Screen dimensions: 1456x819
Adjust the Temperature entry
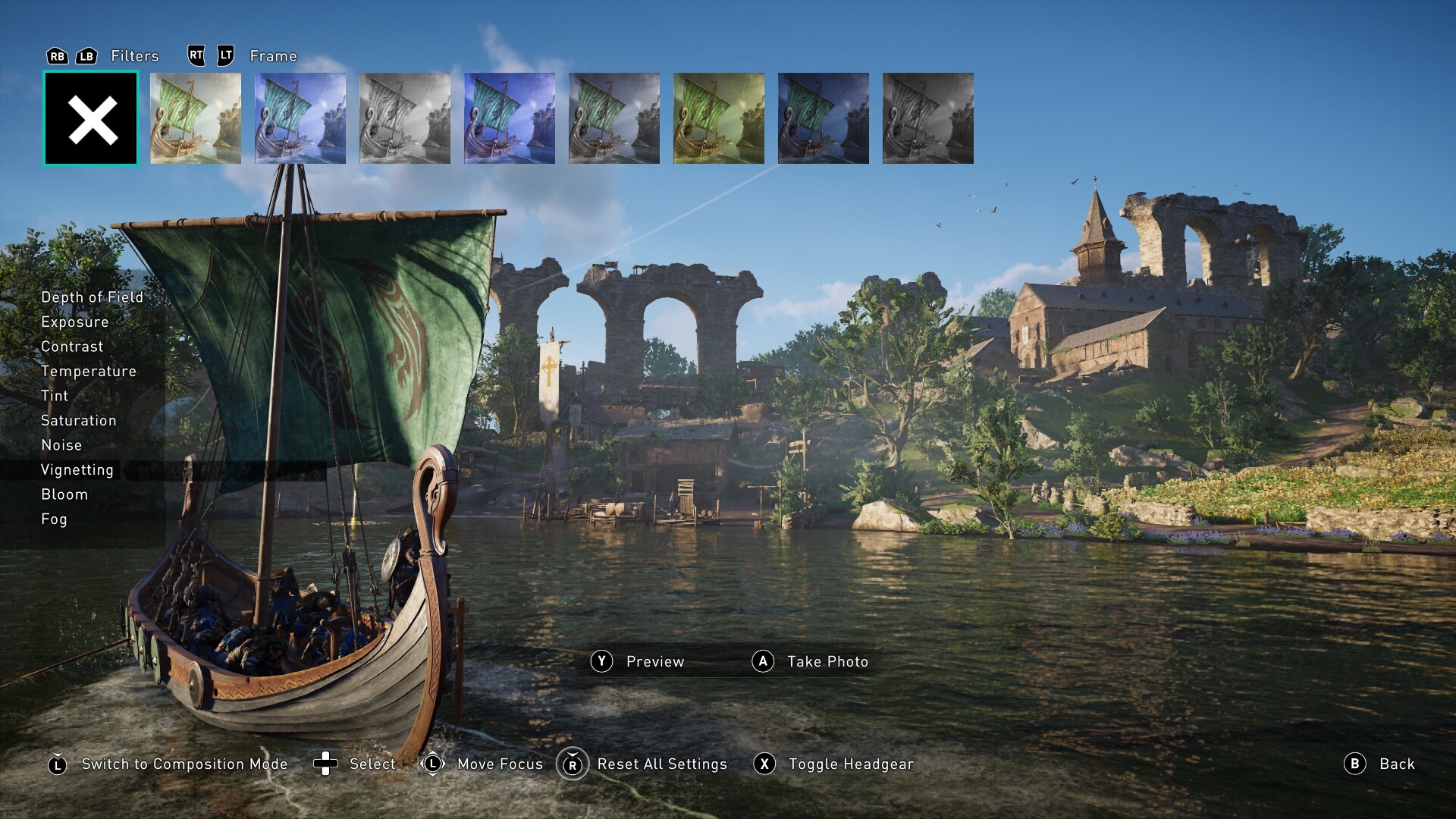(x=89, y=372)
